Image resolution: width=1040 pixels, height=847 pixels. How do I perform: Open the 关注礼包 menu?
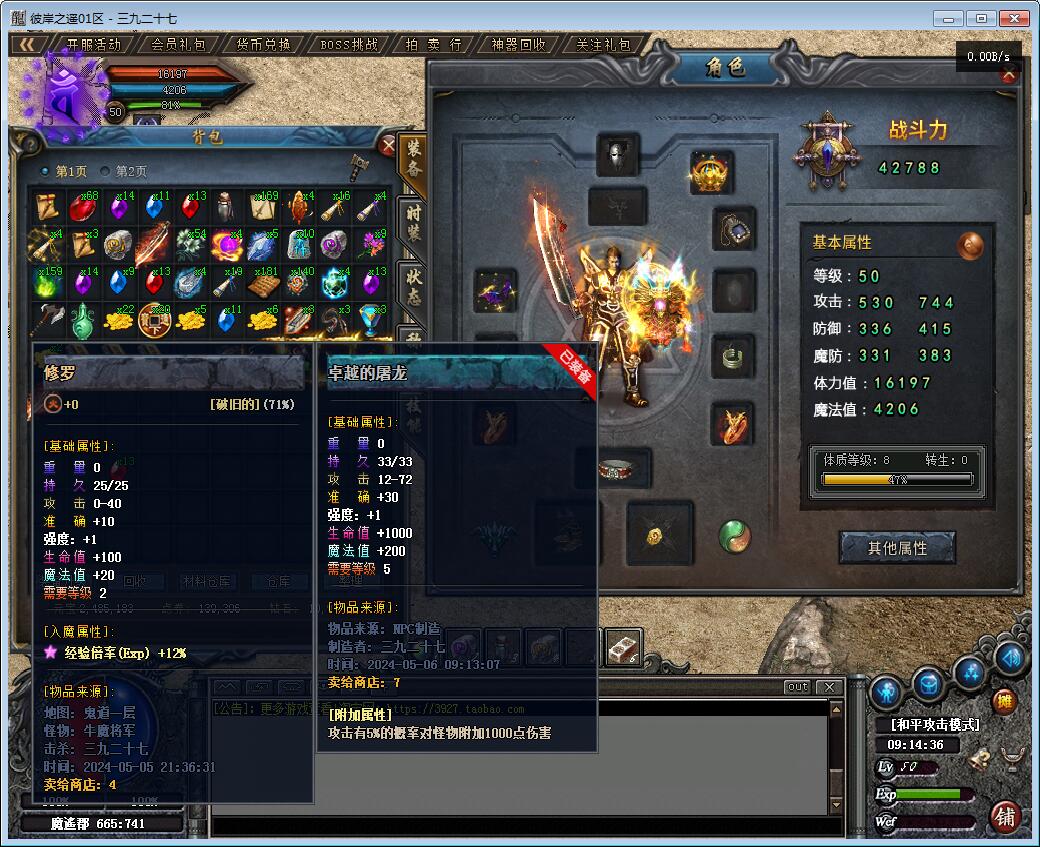604,44
